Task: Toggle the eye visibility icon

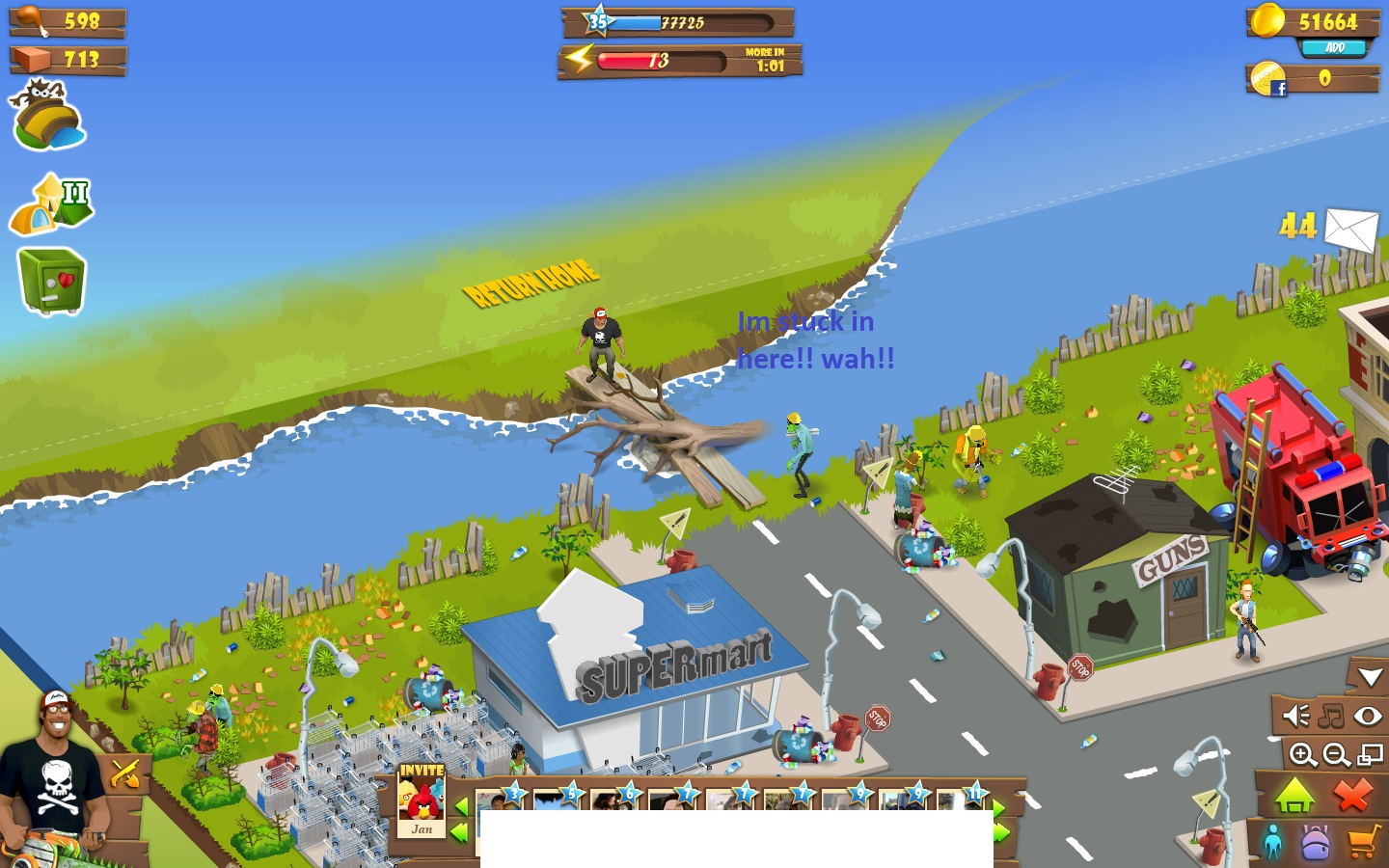Action: click(x=1369, y=716)
